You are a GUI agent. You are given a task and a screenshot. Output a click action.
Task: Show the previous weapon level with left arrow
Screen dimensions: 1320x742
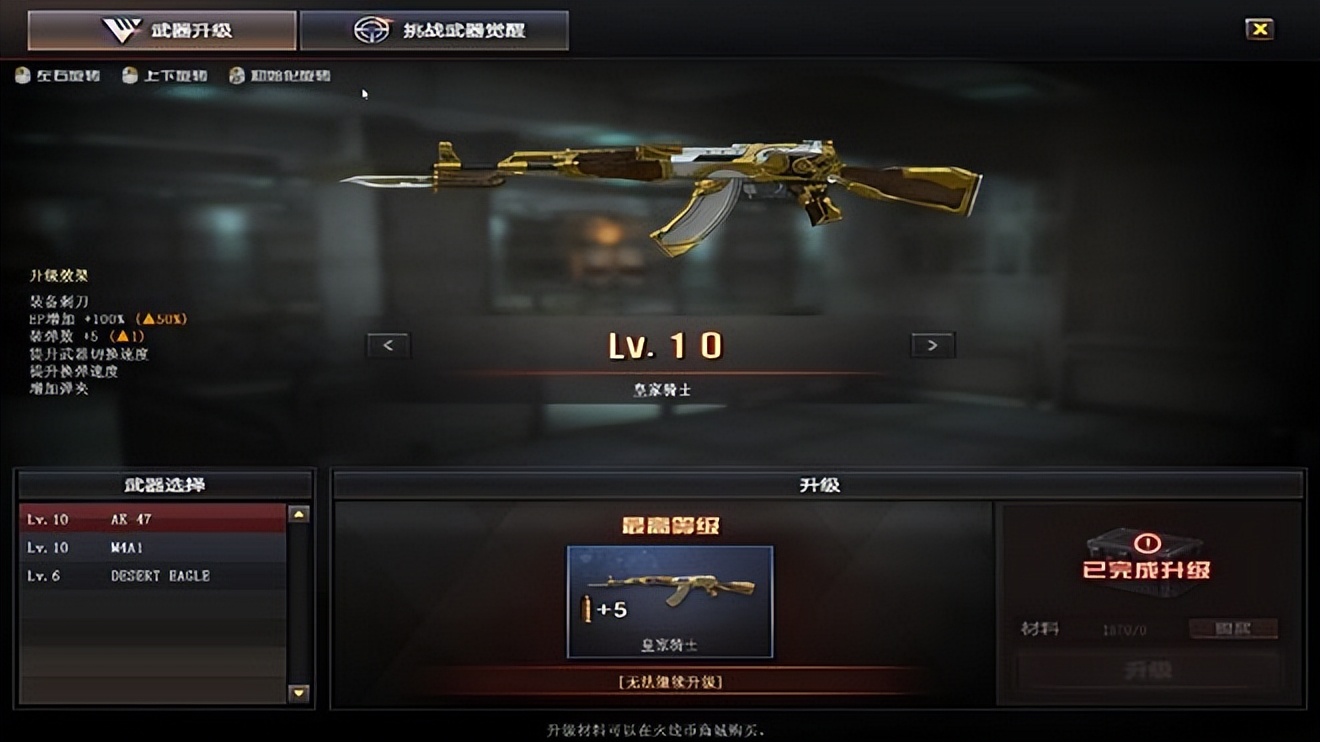(x=388, y=345)
